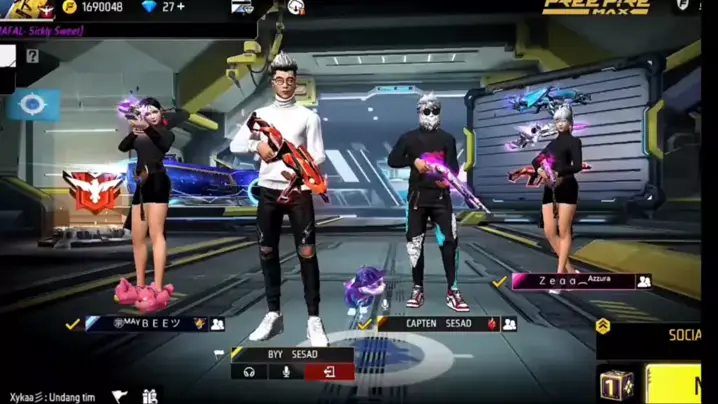The height and width of the screenshot is (404, 718).
Task: Open the gauge icon in the top bar
Action: tap(296, 8)
